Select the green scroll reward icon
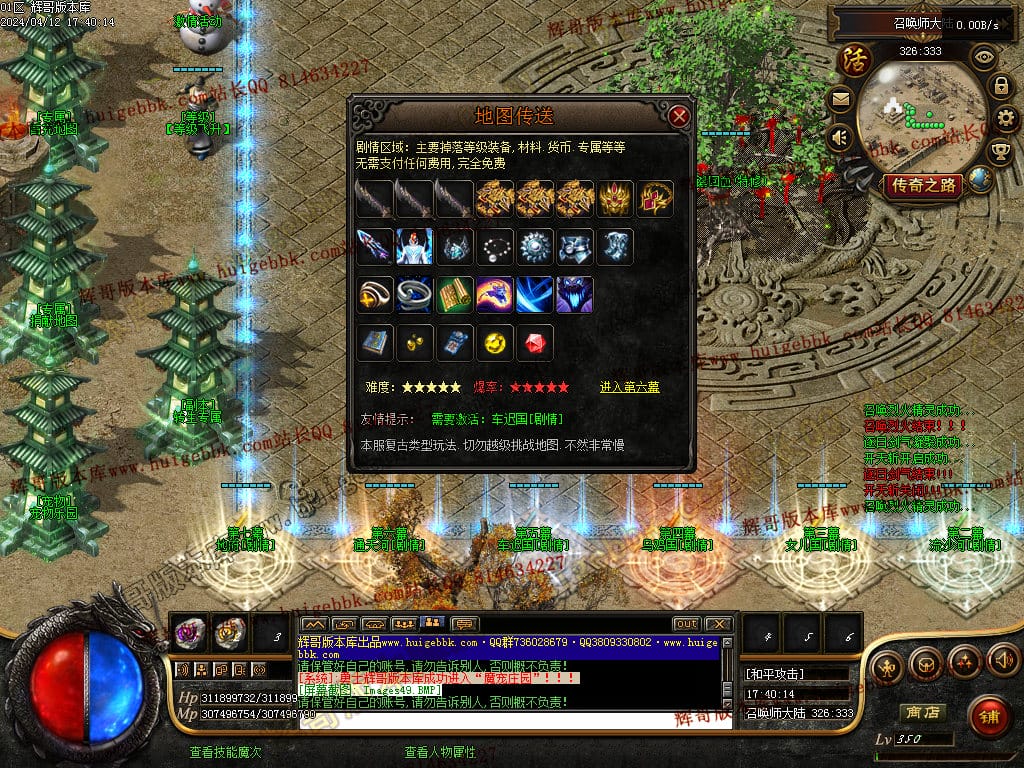Viewport: 1024px width, 768px height. click(x=455, y=295)
